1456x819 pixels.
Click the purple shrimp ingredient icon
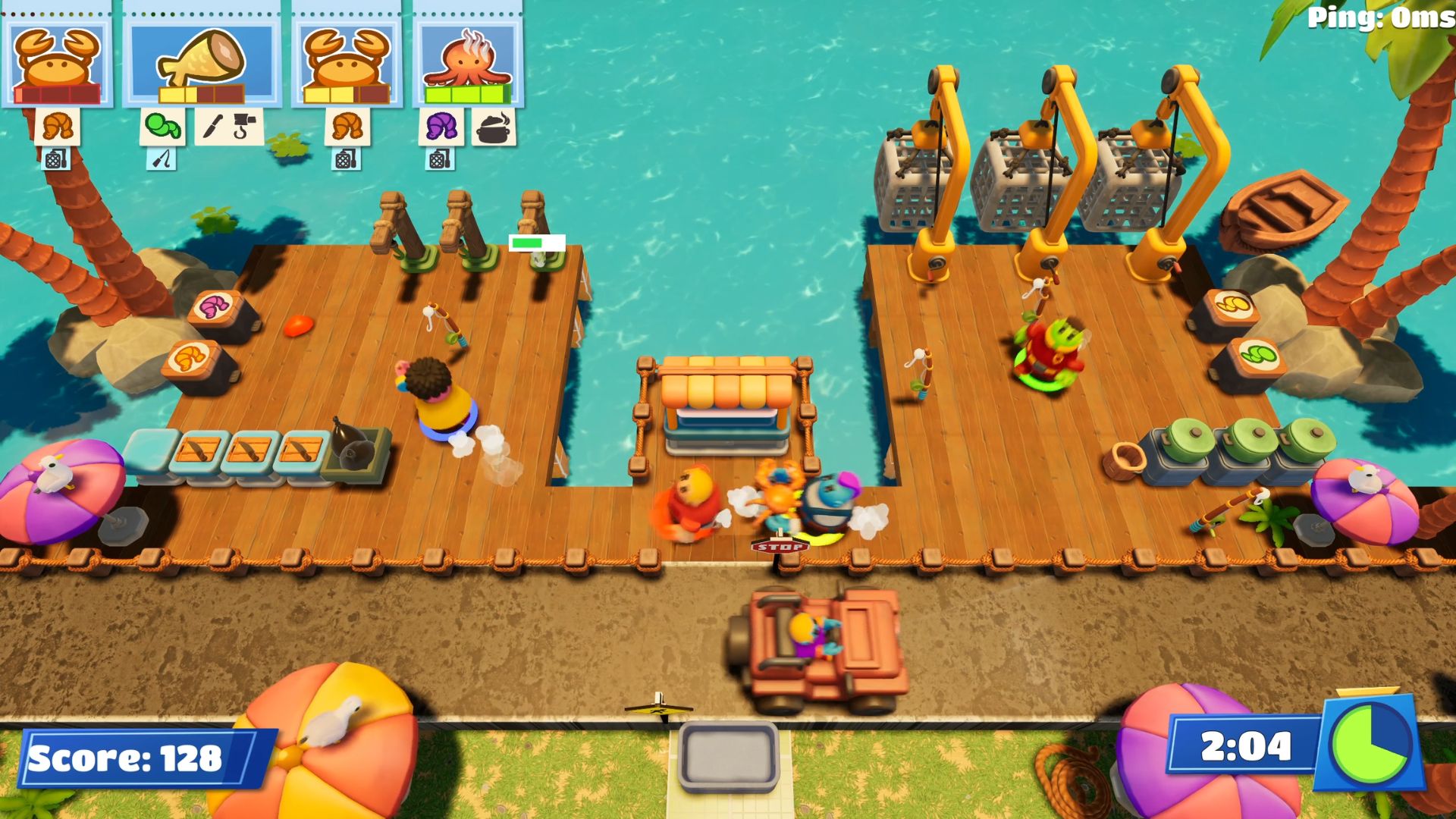click(x=441, y=126)
